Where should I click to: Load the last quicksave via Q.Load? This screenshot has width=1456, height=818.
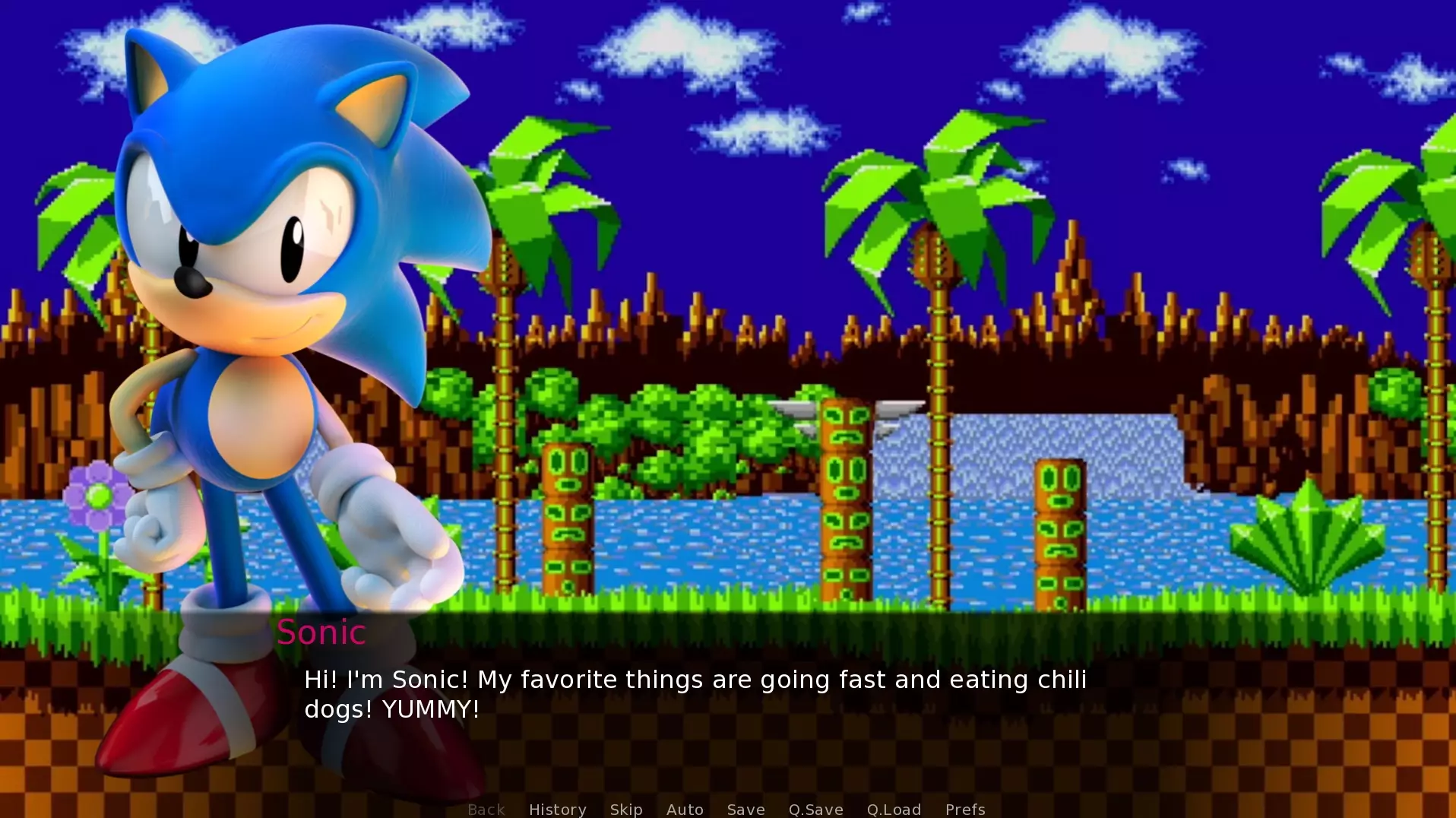click(x=894, y=809)
